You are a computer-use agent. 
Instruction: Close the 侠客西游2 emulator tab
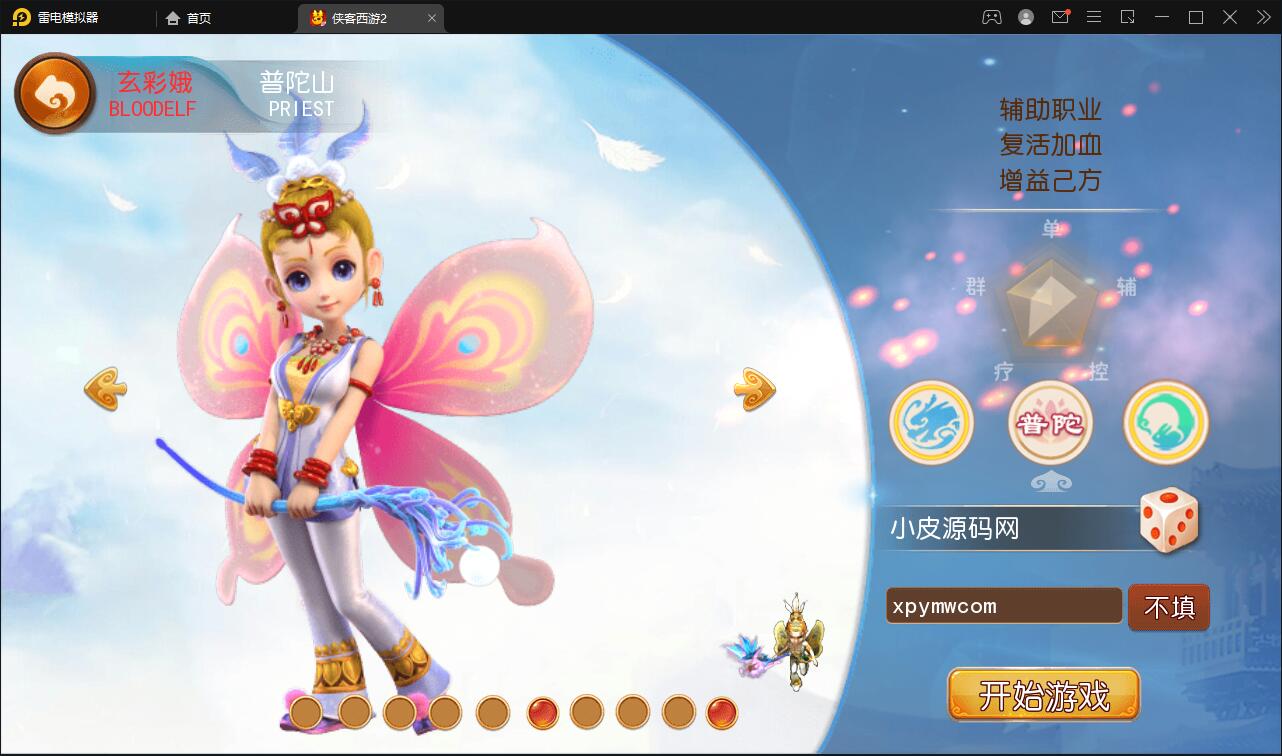(432, 18)
